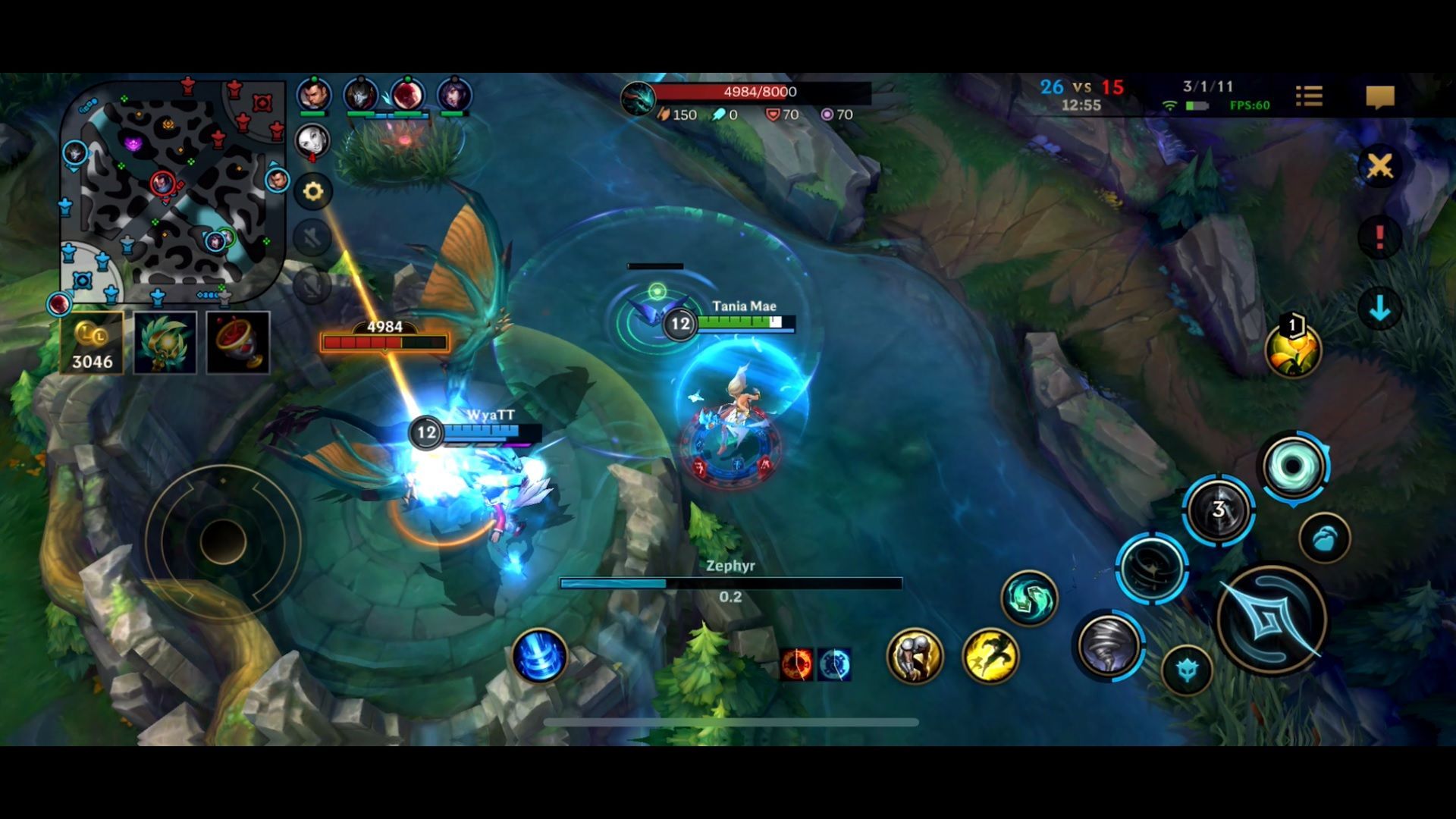Toggle the muted speaker voice button
Screen dimensions: 1456x819
point(312,239)
